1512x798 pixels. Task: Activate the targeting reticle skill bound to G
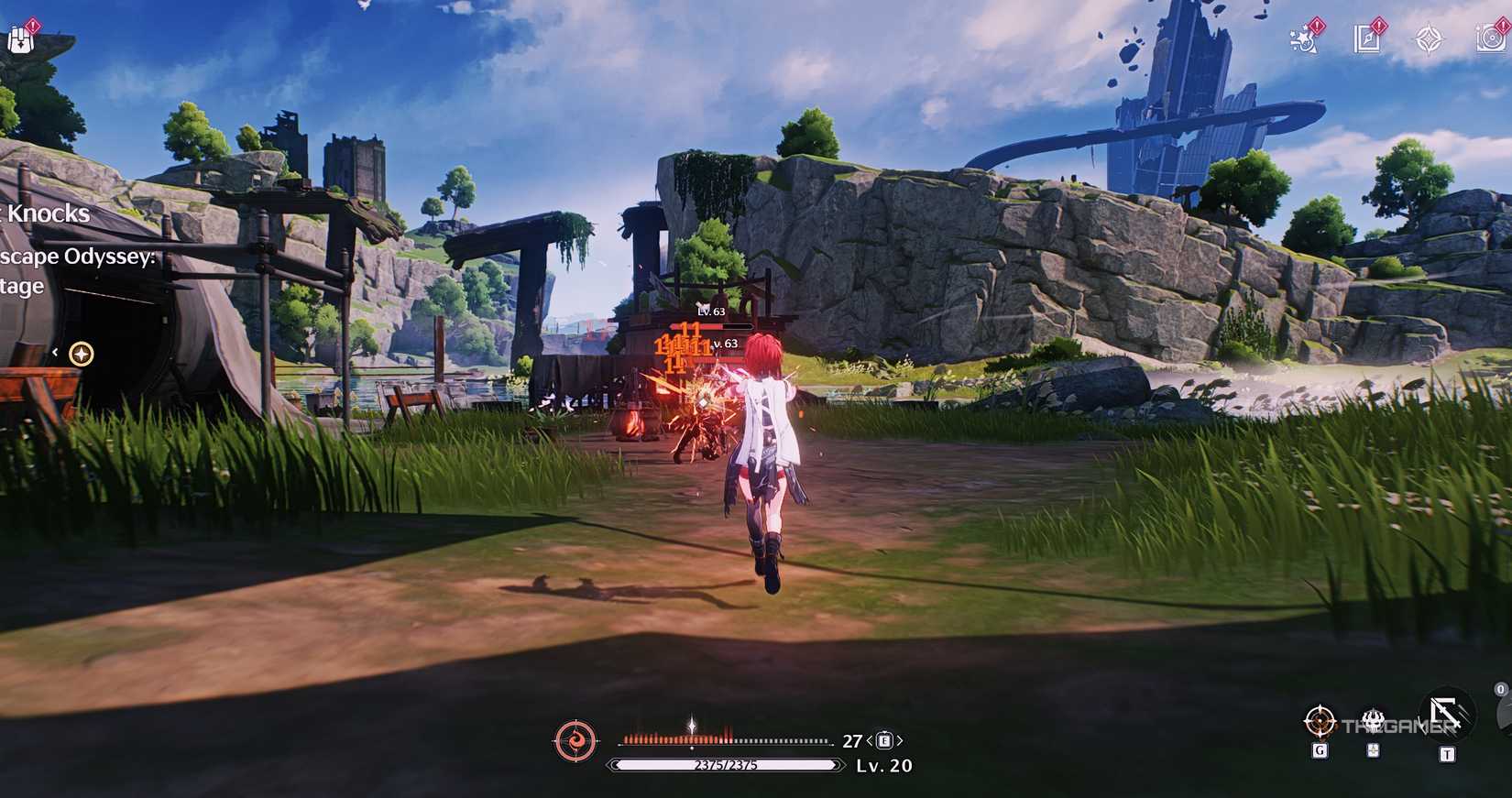[x=1320, y=722]
